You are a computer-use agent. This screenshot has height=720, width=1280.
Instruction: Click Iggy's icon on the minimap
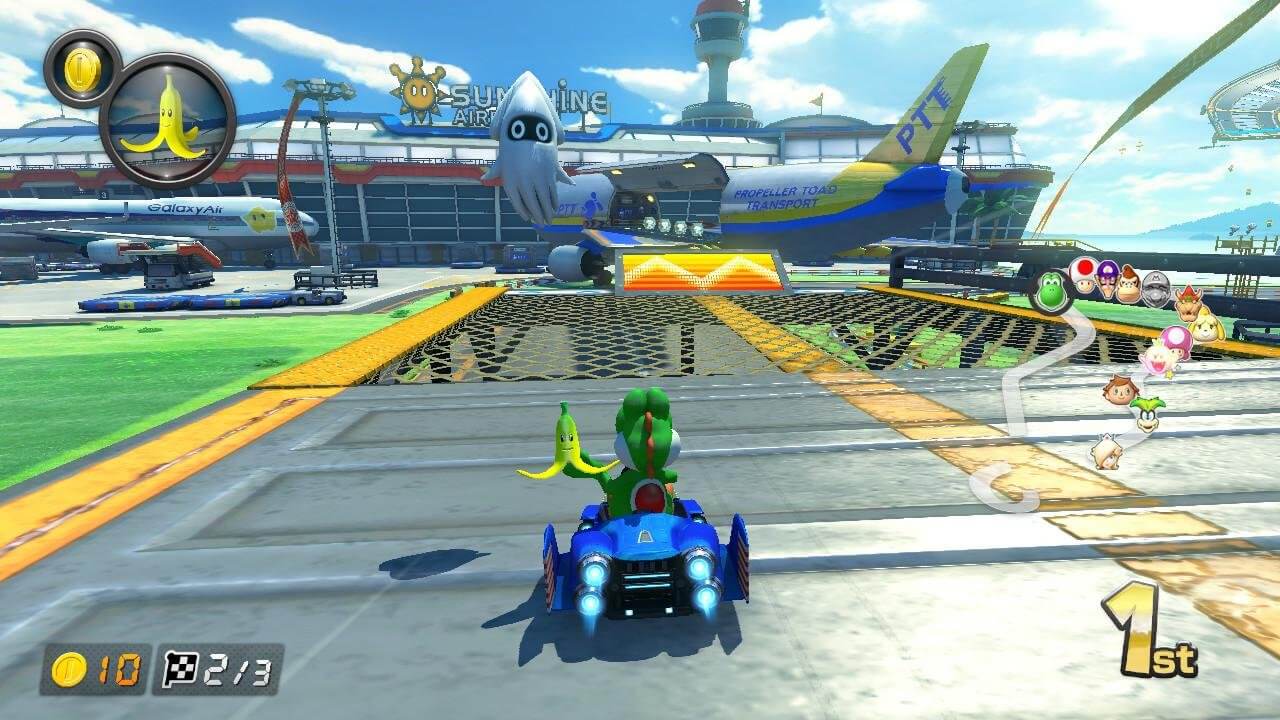pos(1146,414)
